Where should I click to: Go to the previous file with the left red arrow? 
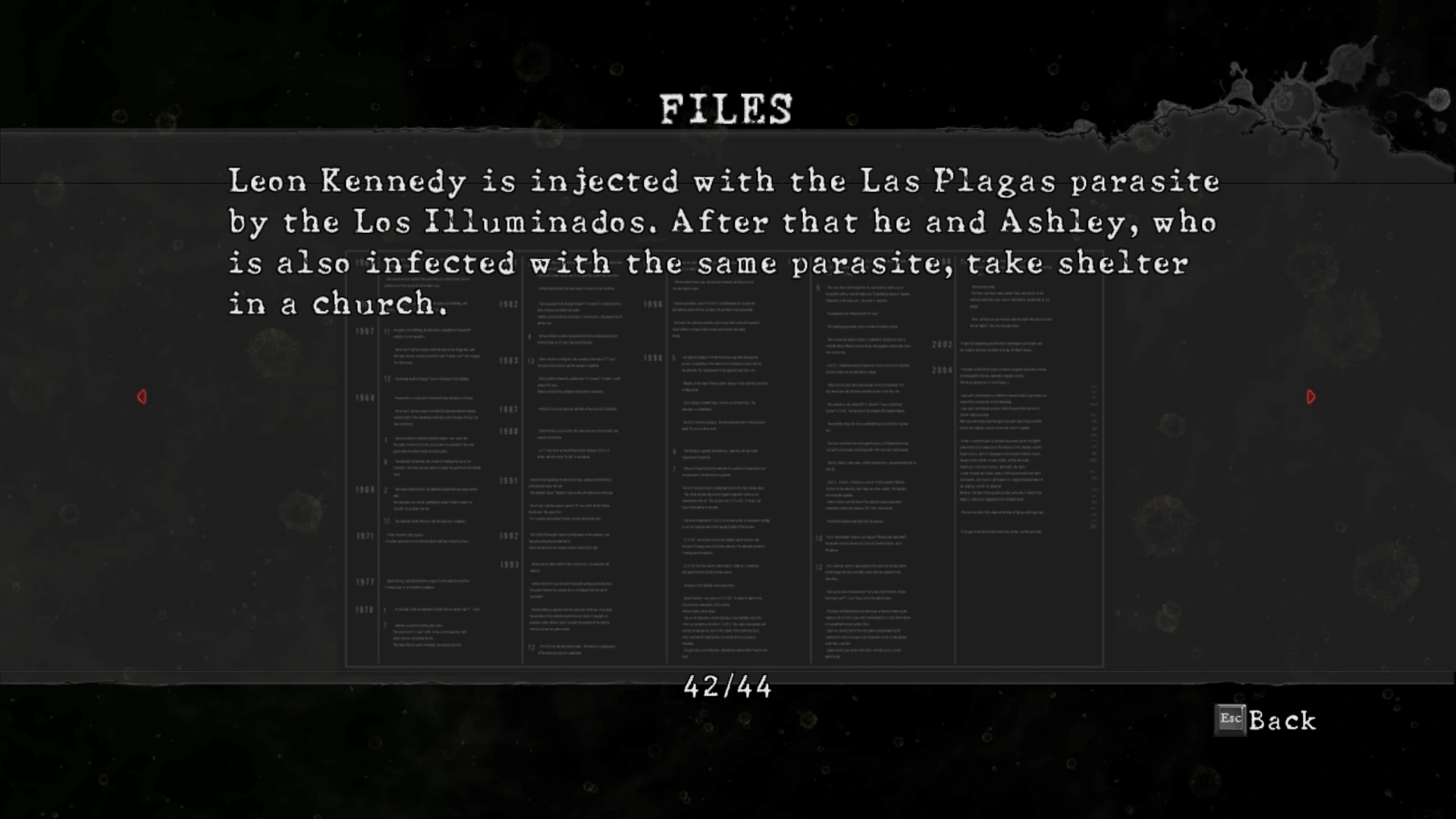click(x=142, y=397)
